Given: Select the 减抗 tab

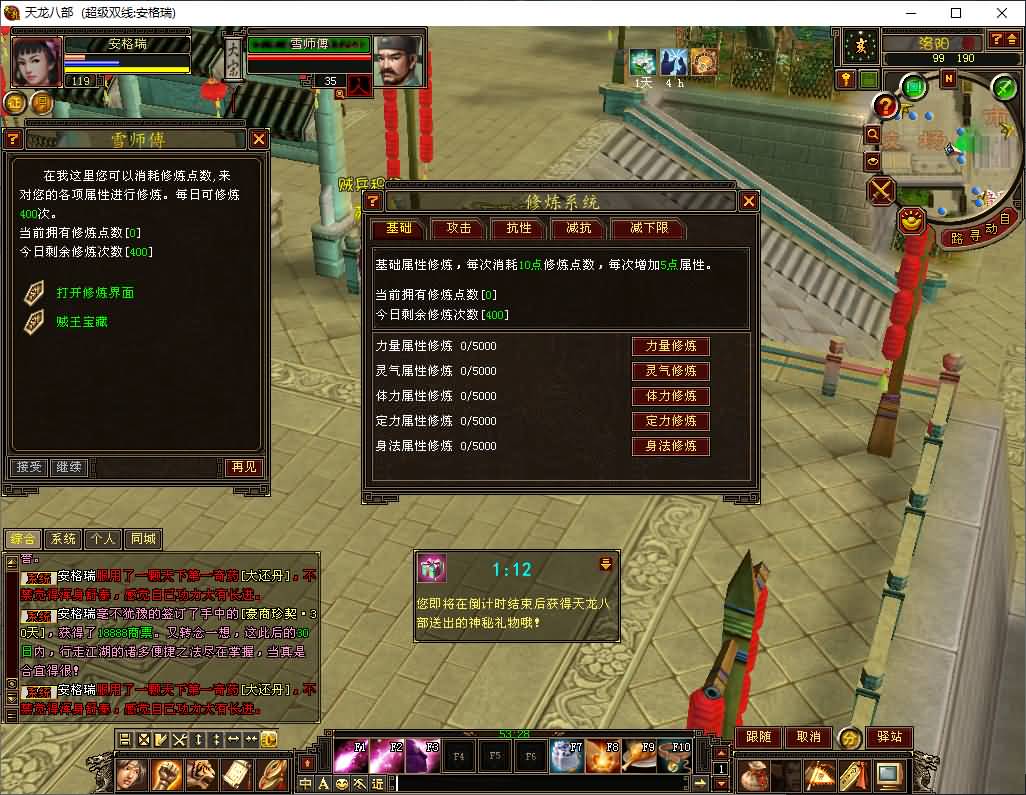Looking at the screenshot, I should coord(578,228).
